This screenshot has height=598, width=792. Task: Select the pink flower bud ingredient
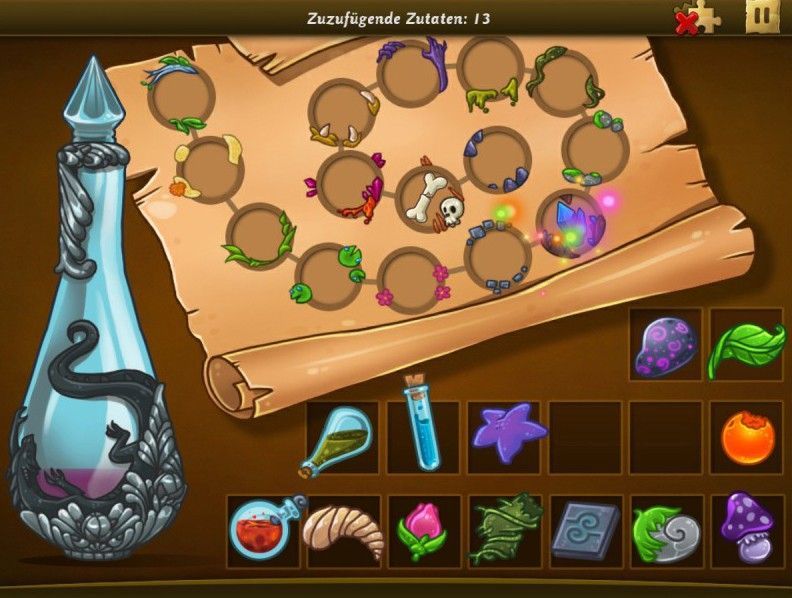(421, 531)
